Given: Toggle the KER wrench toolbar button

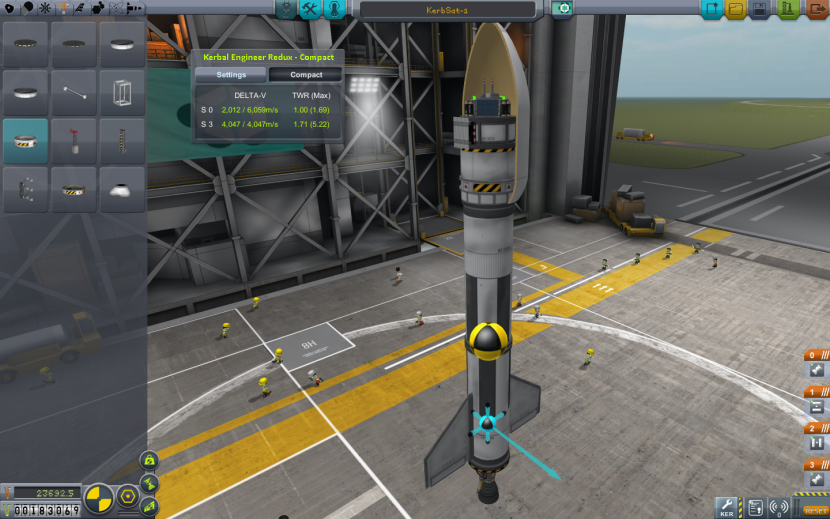Looking at the screenshot, I should (727, 508).
